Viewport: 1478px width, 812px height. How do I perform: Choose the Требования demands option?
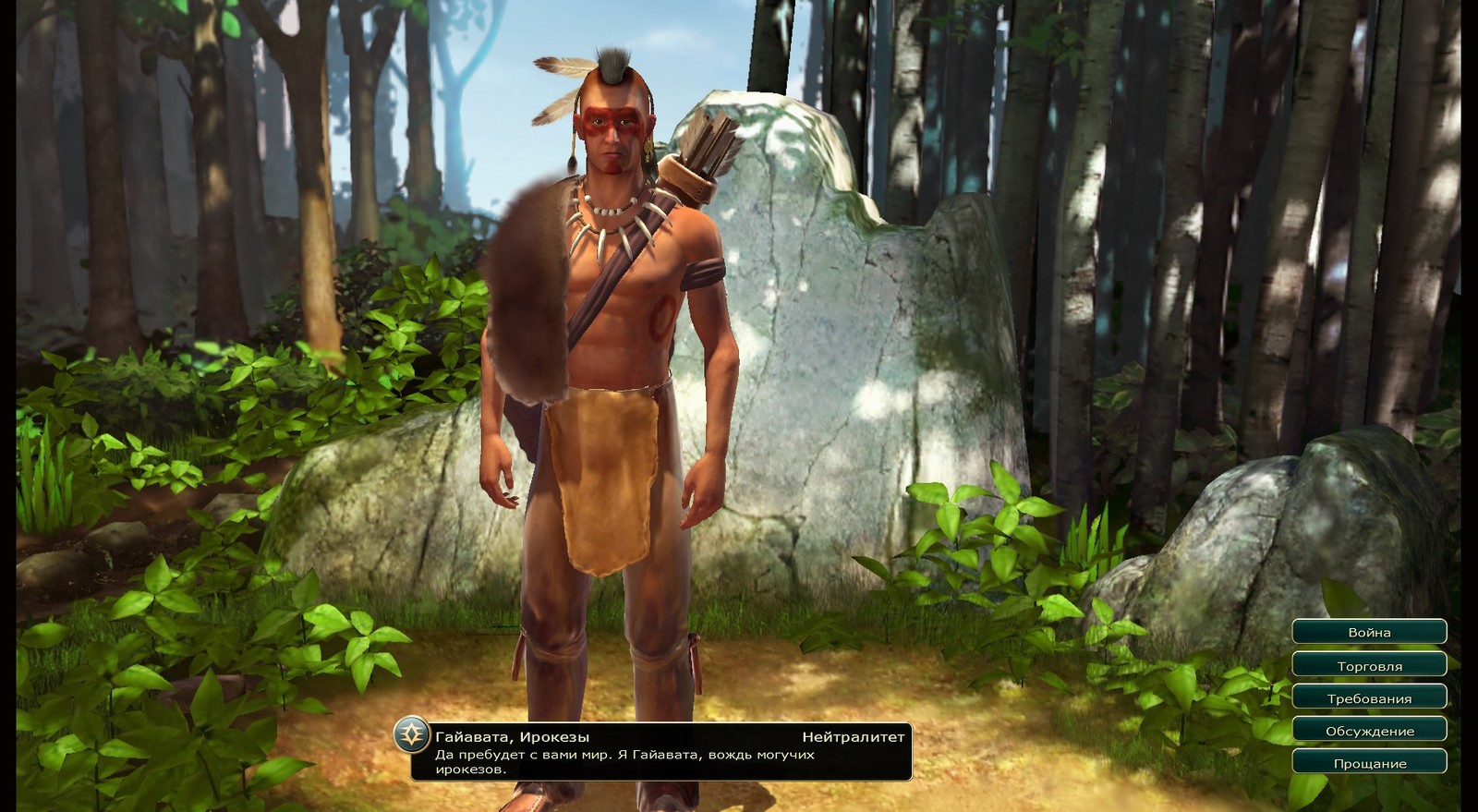(1369, 698)
